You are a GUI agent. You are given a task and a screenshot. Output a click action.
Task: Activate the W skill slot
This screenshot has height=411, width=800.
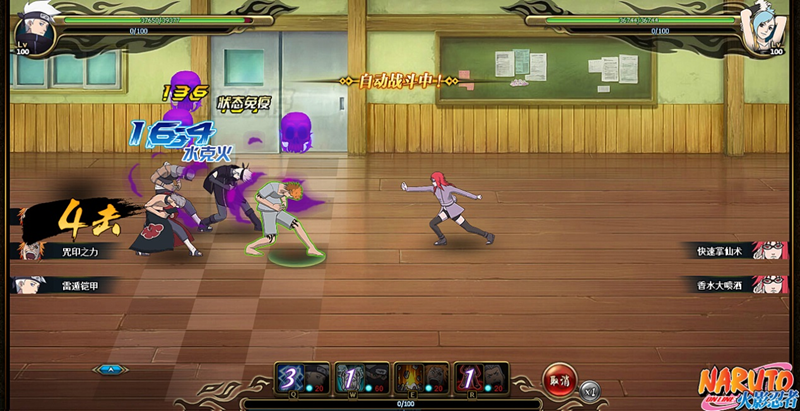[361, 378]
